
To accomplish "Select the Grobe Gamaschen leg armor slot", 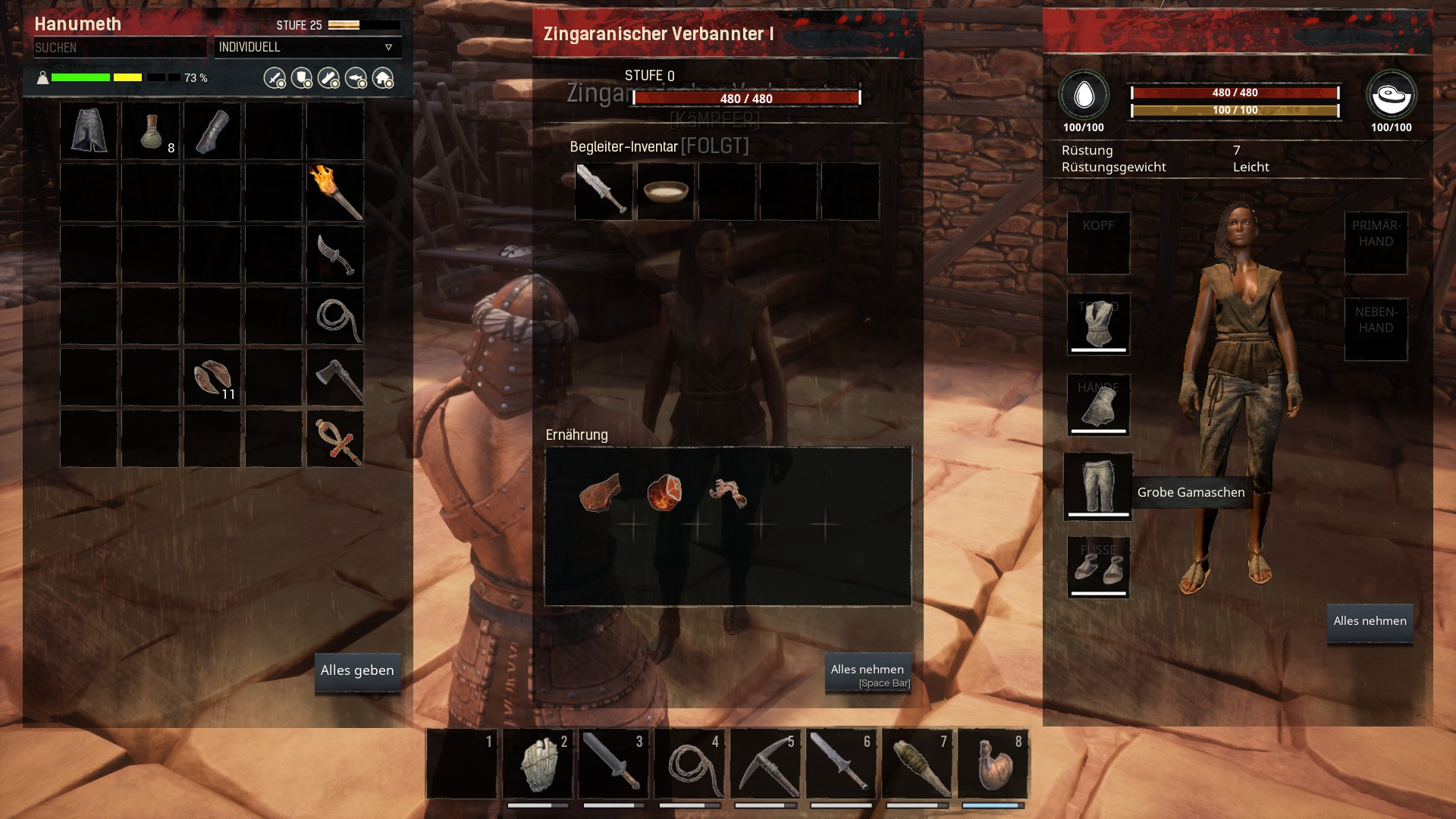I will pyautogui.click(x=1098, y=487).
